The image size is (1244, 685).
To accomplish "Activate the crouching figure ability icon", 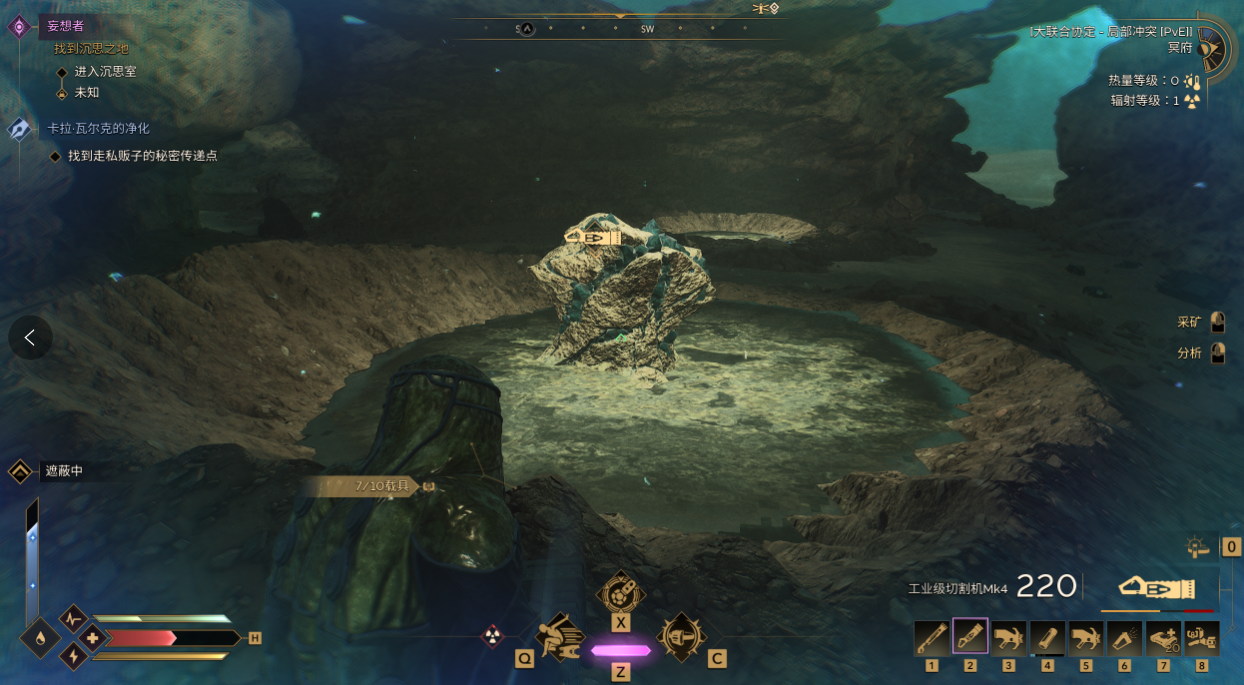I will 560,636.
